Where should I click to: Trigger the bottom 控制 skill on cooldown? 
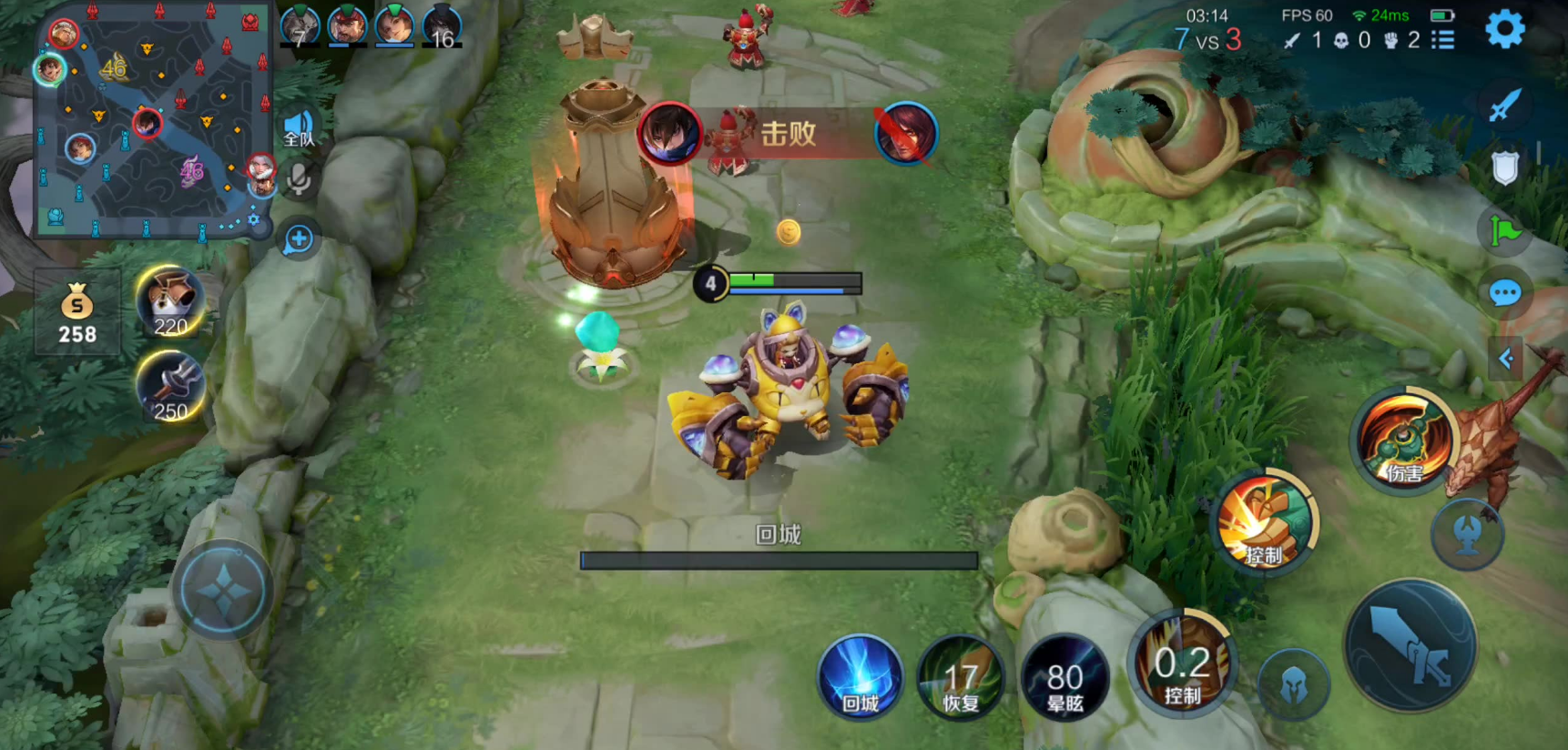click(1182, 664)
